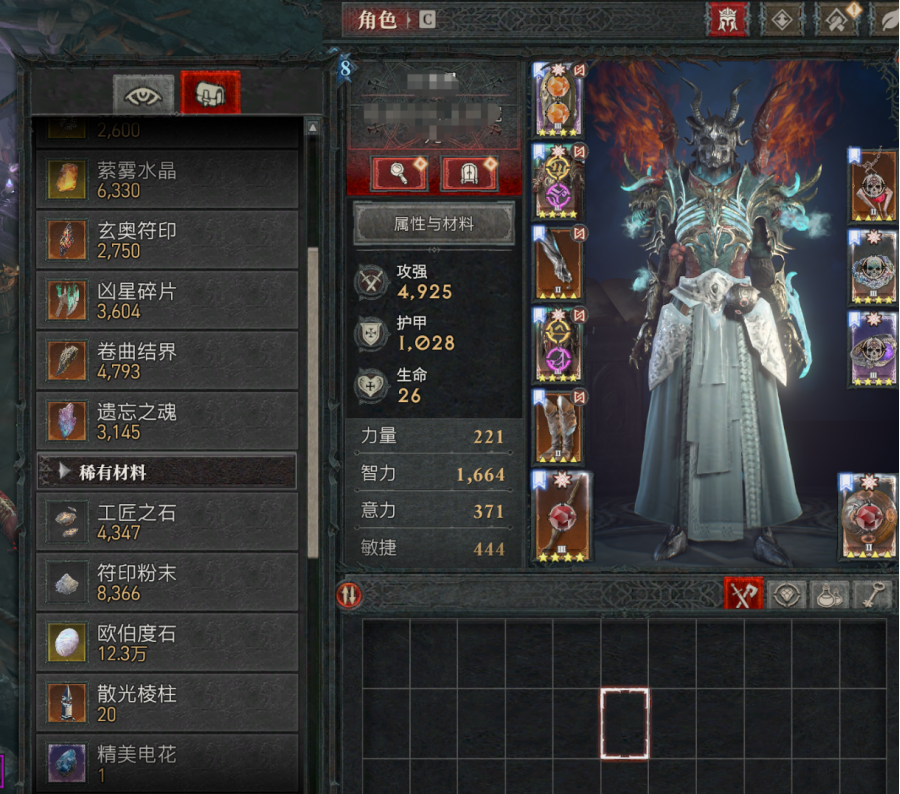The width and height of the screenshot is (900, 794).
Task: Open the 属性与材料 panel button
Action: point(433,224)
